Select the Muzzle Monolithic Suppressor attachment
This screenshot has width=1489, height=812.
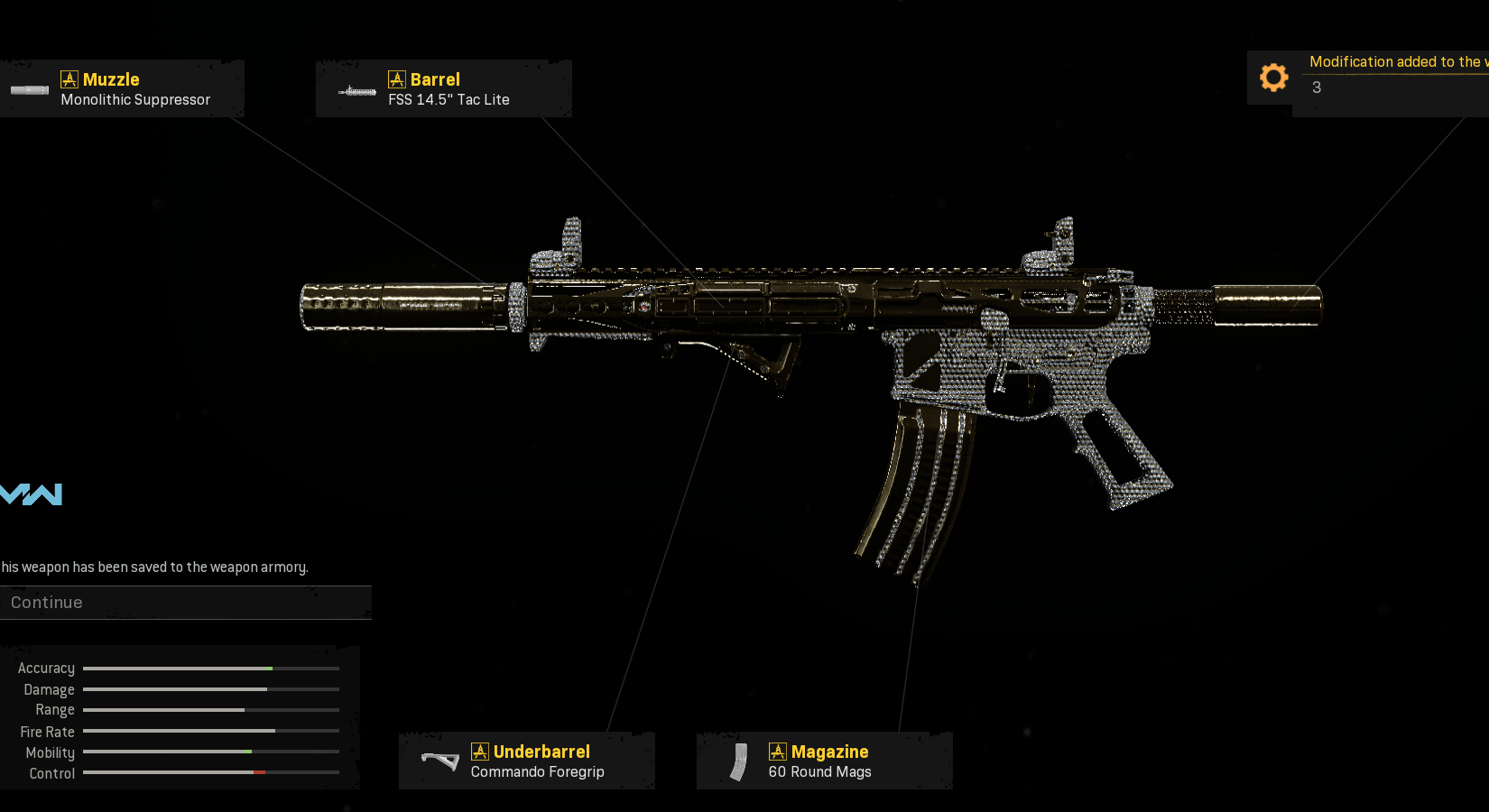122,89
